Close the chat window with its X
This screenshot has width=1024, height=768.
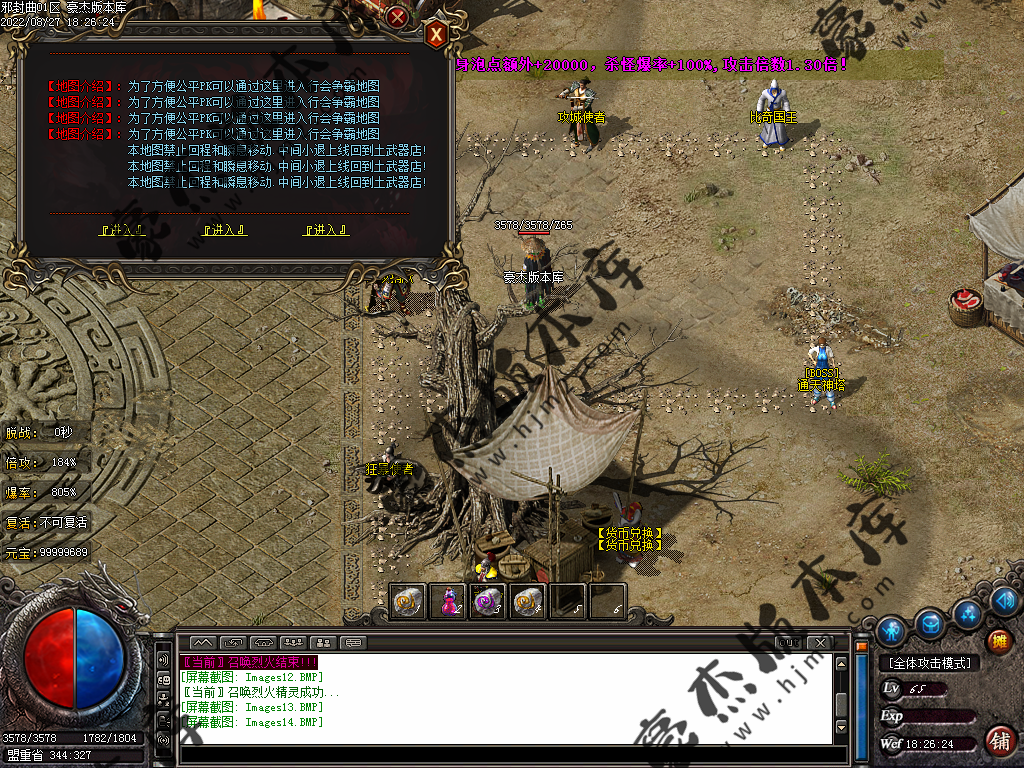coord(820,642)
